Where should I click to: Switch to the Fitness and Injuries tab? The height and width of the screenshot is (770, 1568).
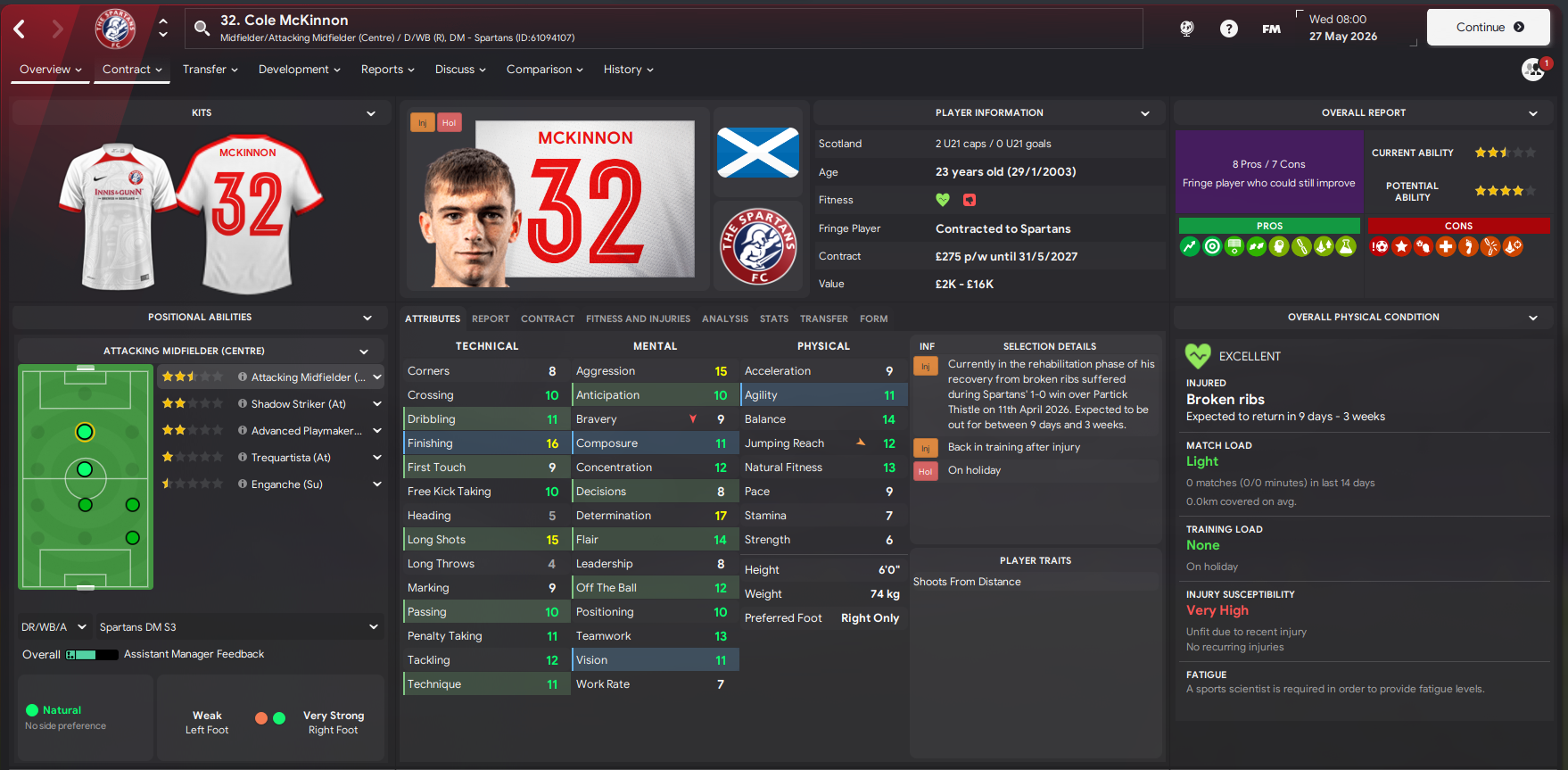[x=638, y=319]
